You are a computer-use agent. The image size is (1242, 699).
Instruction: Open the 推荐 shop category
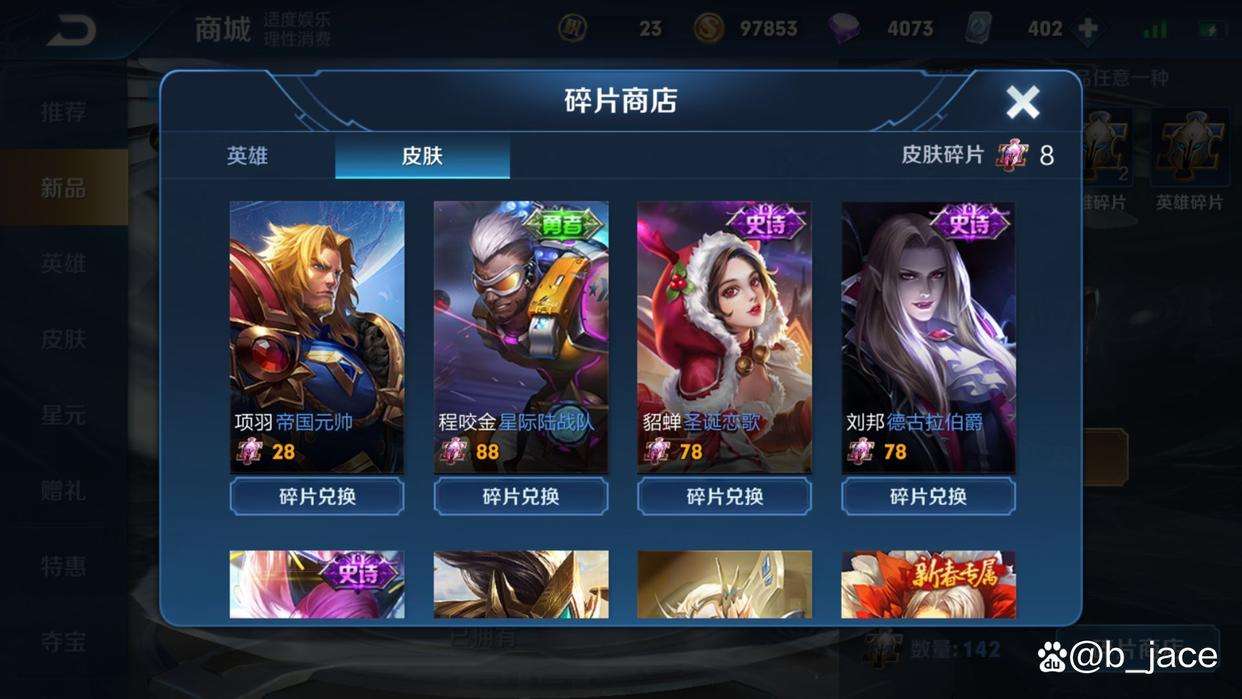63,112
